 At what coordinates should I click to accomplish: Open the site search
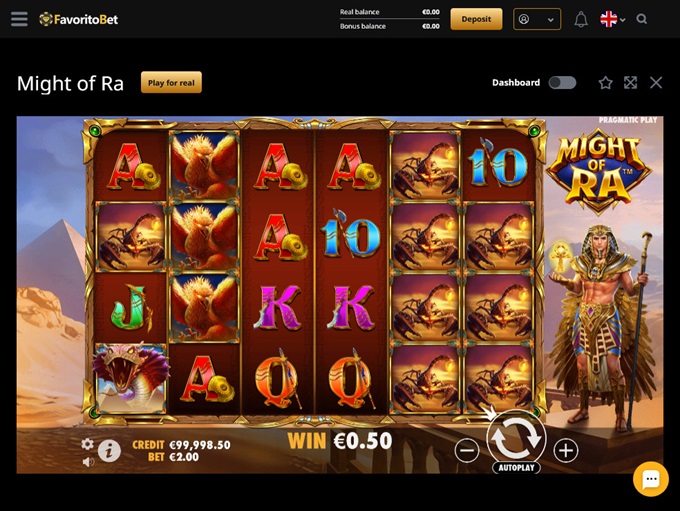(642, 19)
